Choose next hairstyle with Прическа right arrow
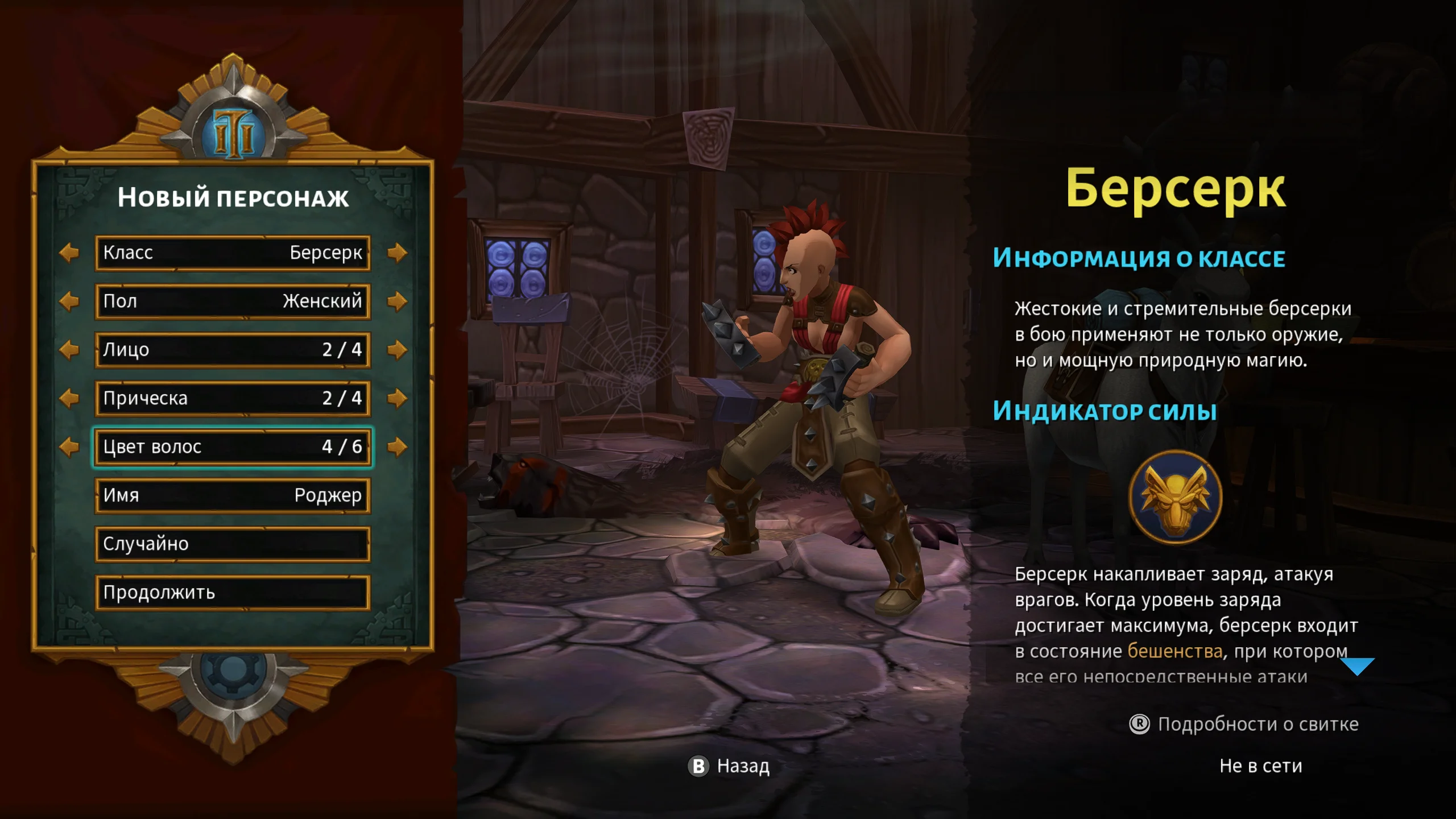 pyautogui.click(x=397, y=398)
